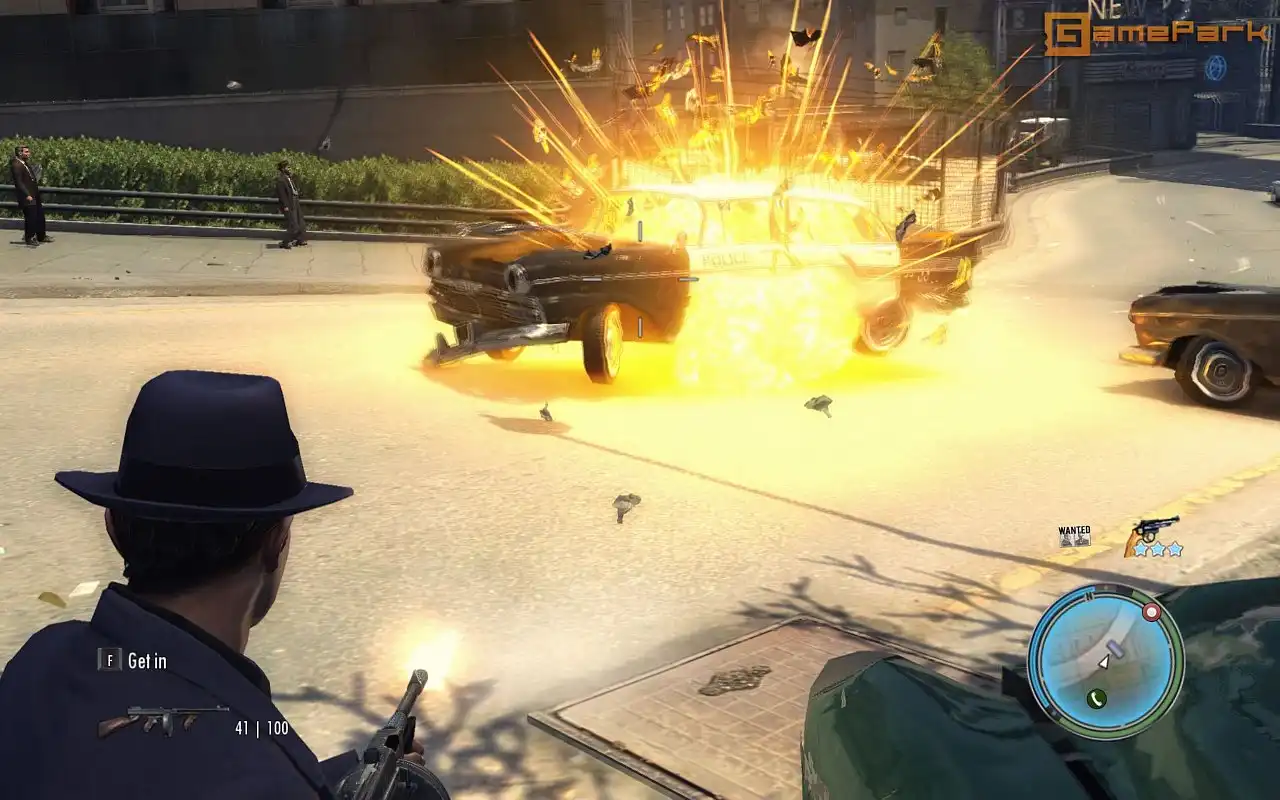This screenshot has height=800, width=1280.
Task: Select the green phone marker on minimap
Action: tap(1096, 698)
